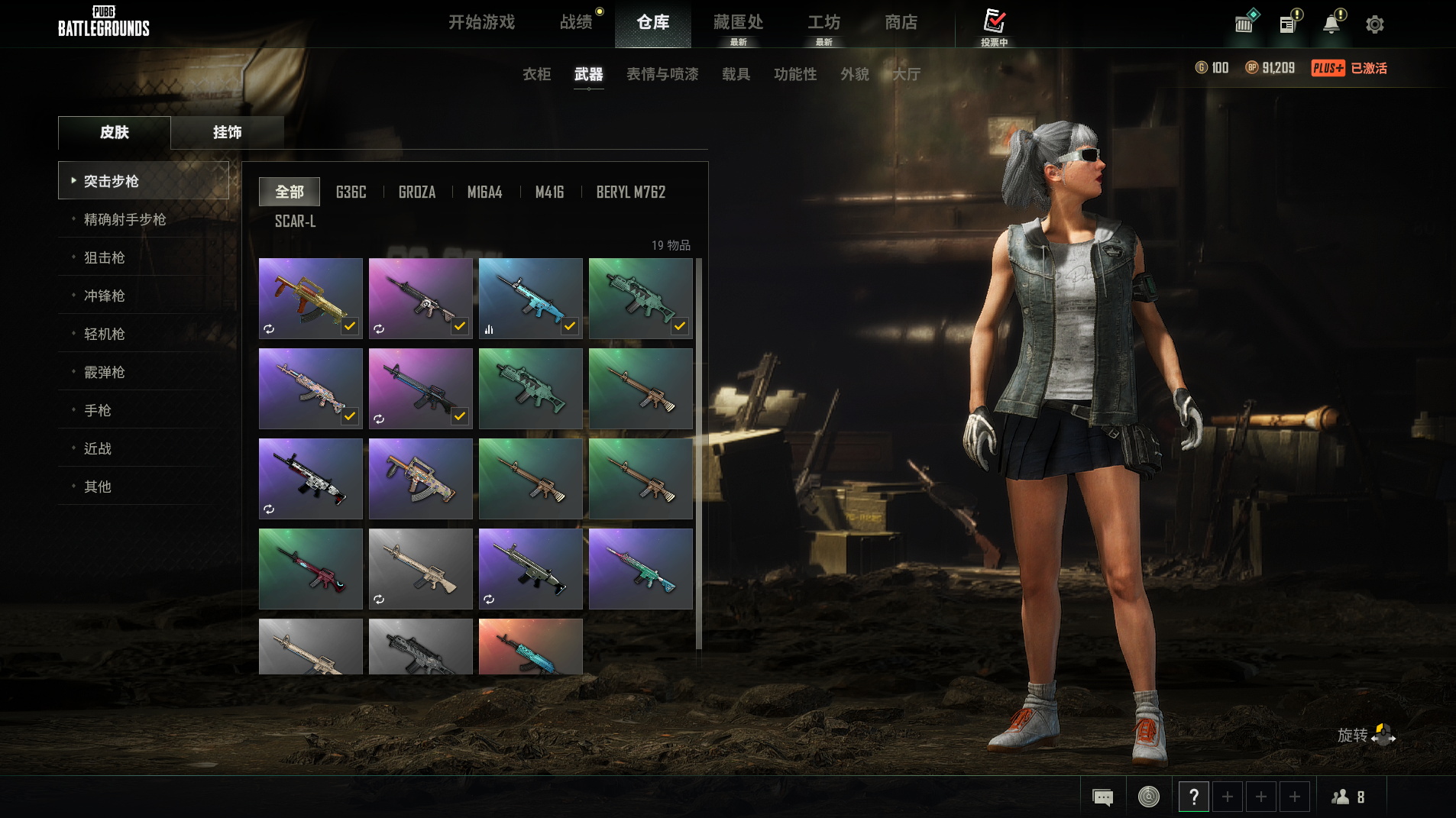
Task: Show only SCAR-L skins
Action: coord(295,221)
